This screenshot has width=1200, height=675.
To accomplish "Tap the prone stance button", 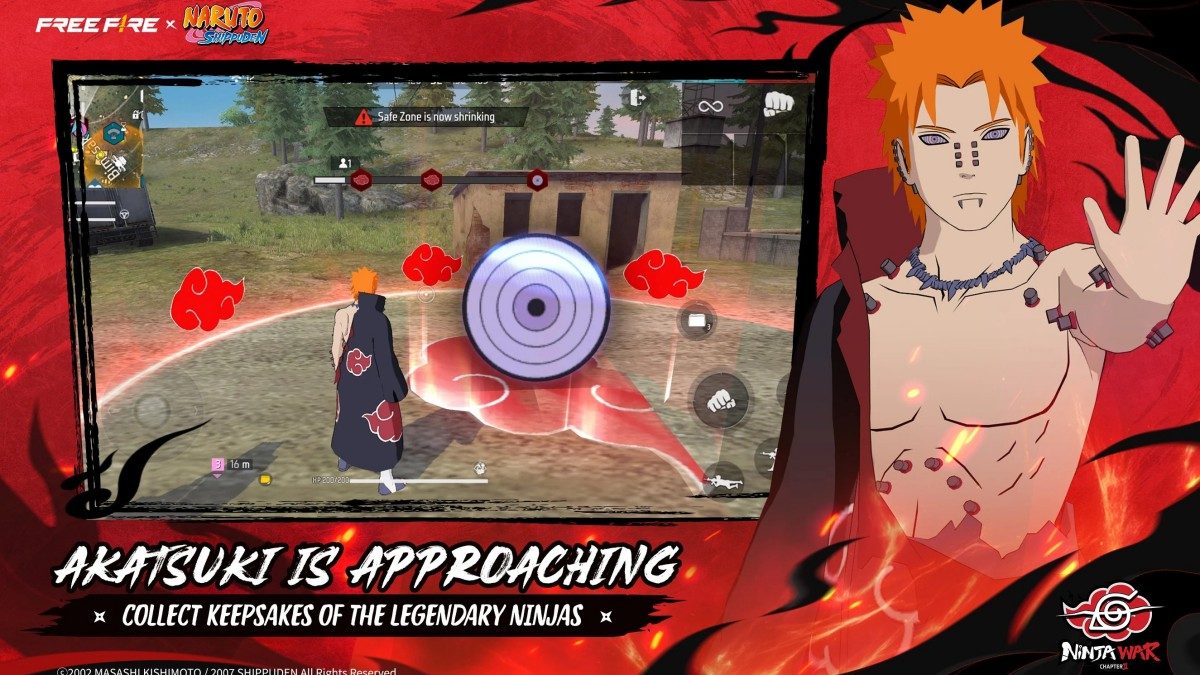I will point(722,483).
